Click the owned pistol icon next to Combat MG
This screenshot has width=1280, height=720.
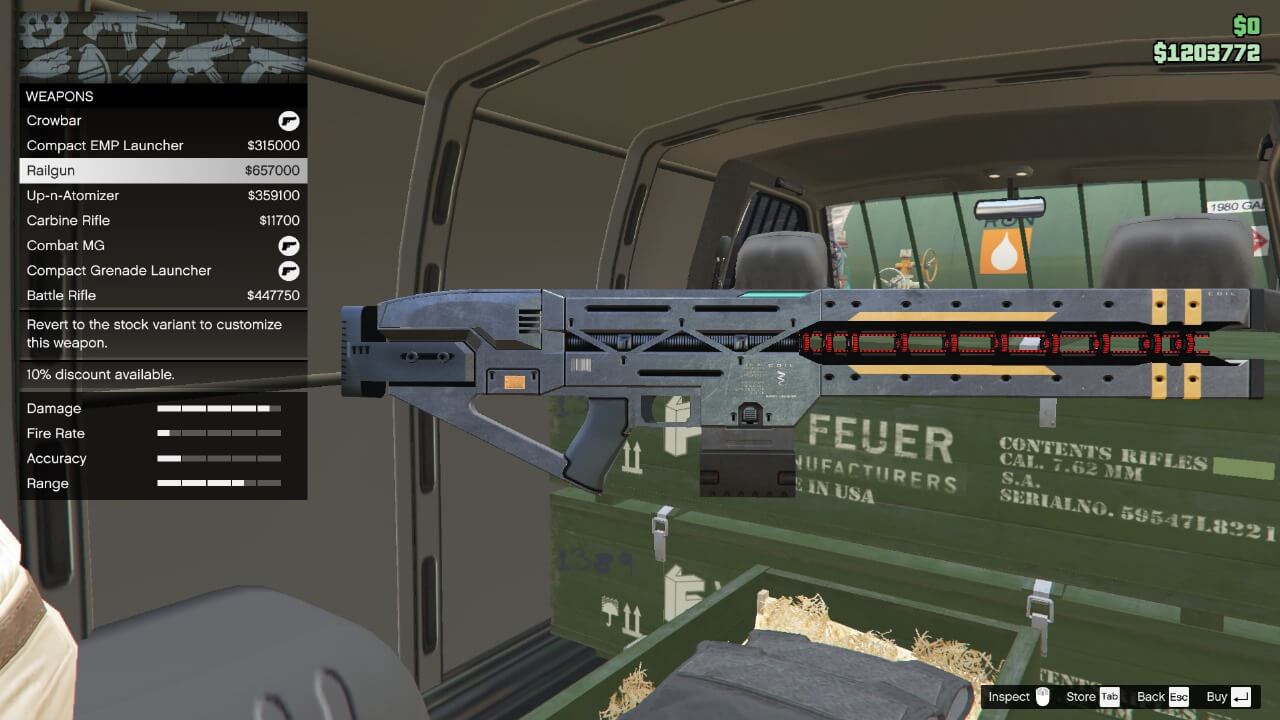point(289,245)
